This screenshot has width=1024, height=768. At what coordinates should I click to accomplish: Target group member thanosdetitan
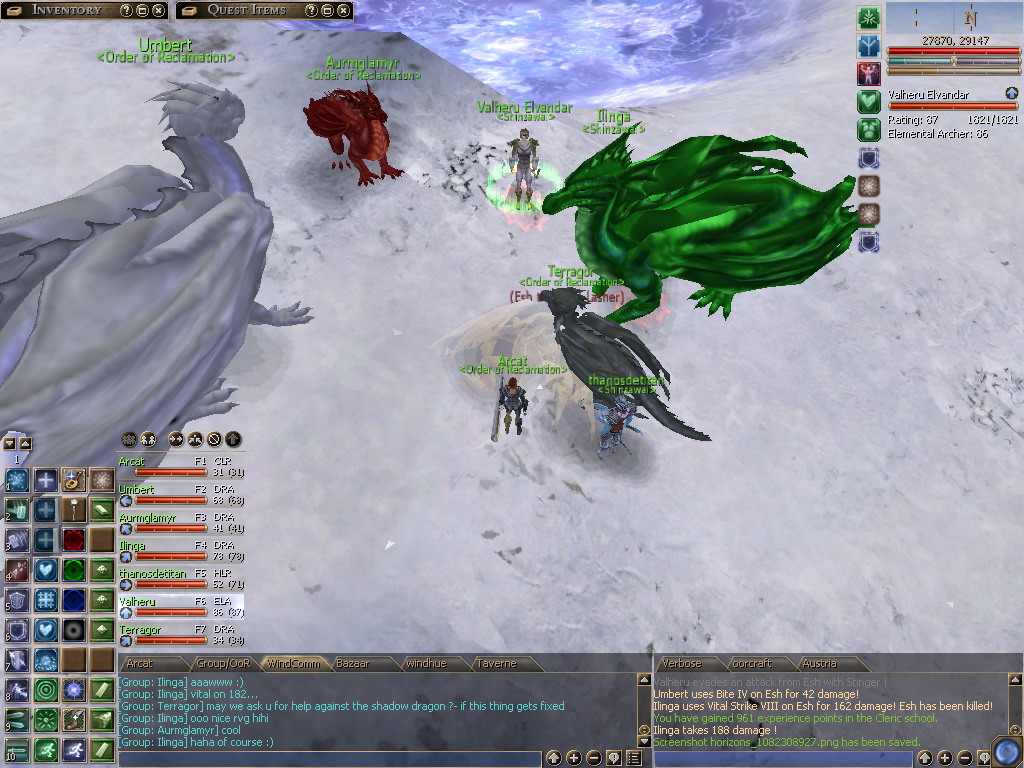click(152, 574)
